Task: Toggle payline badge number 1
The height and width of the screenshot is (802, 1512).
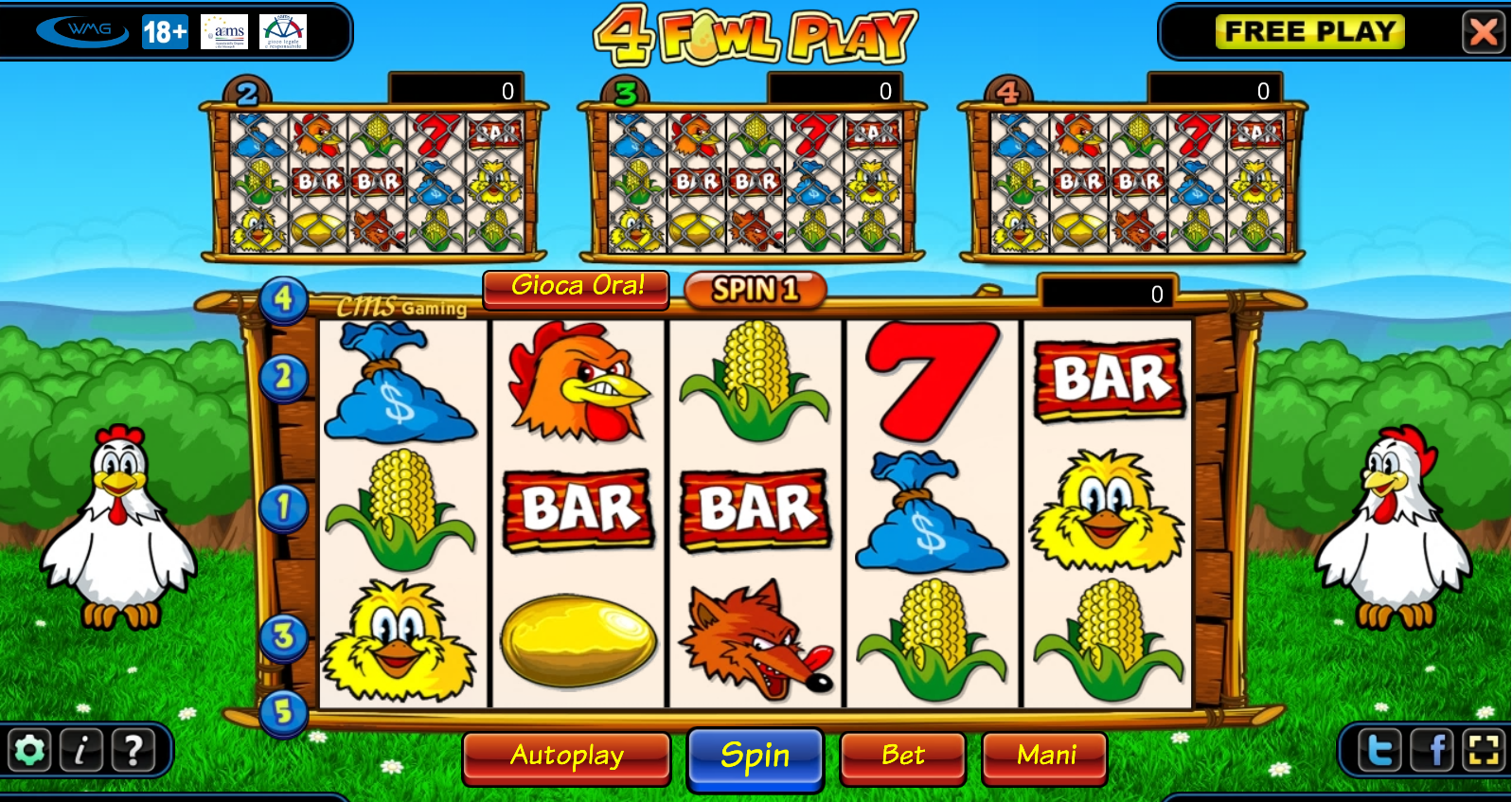Action: [x=282, y=509]
